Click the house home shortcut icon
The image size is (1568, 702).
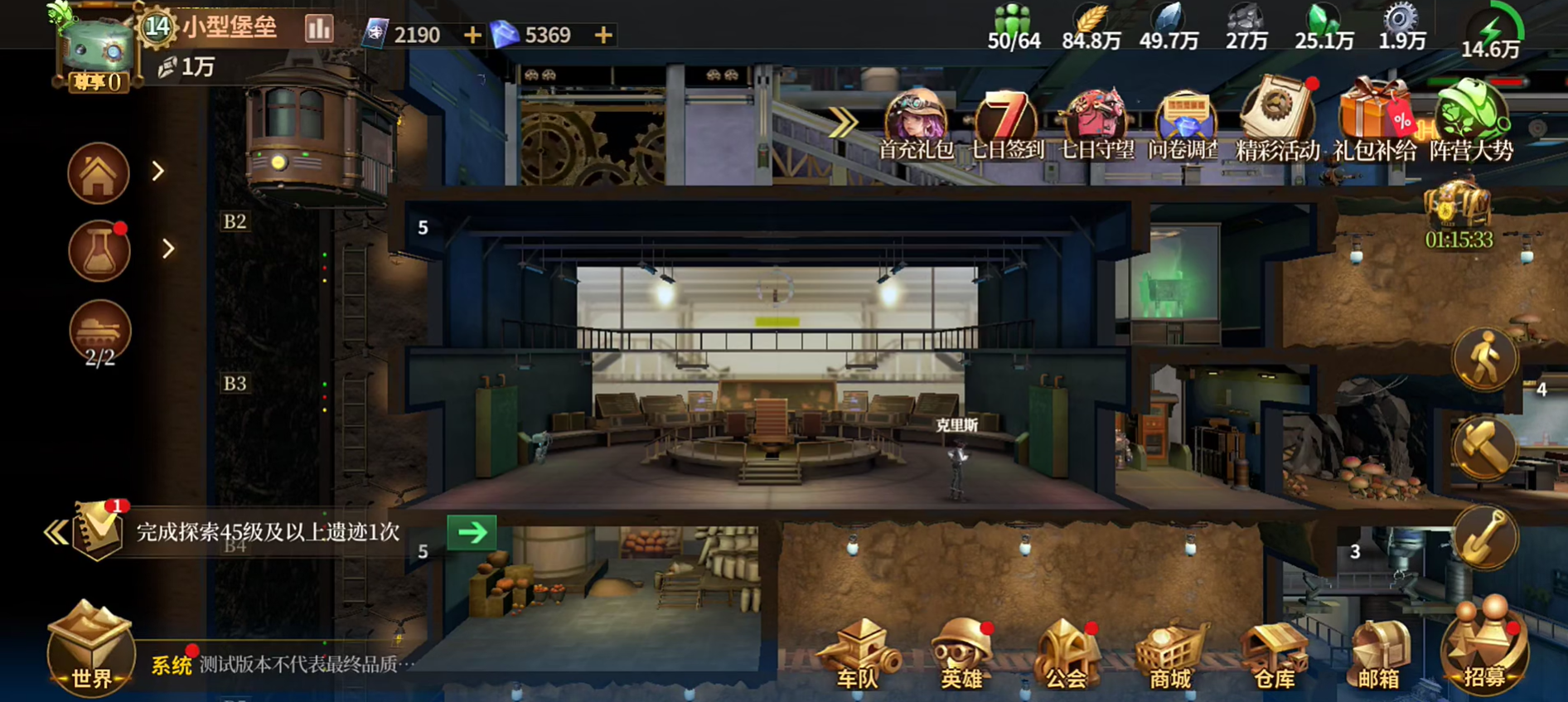pos(99,173)
